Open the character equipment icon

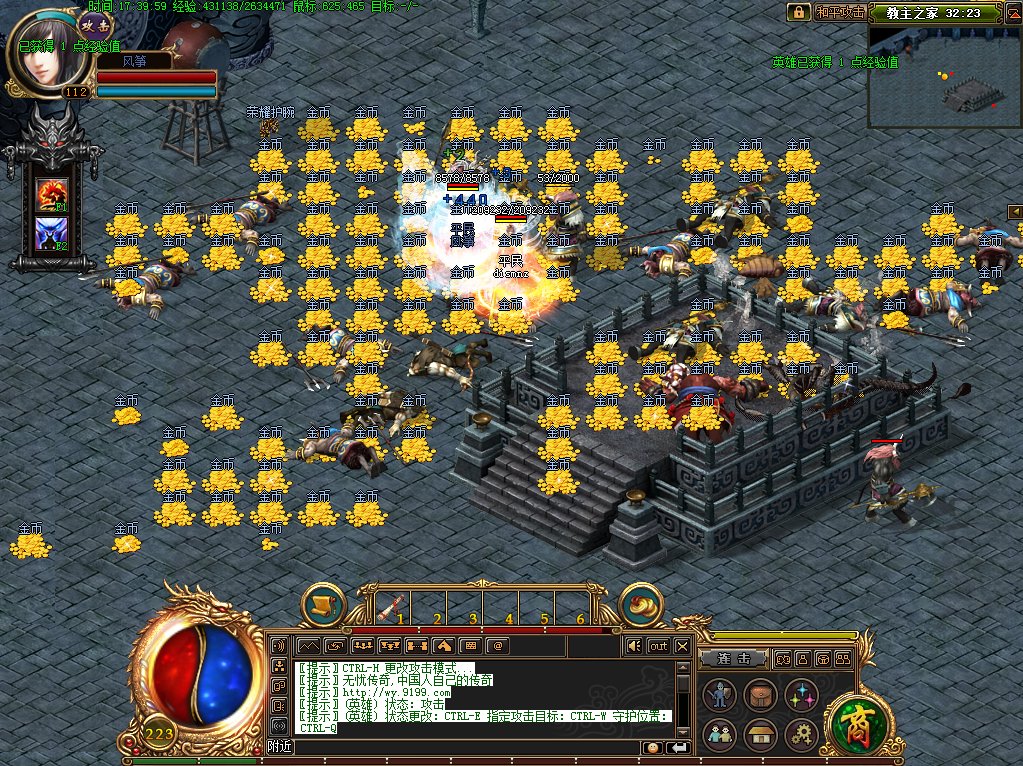tap(718, 694)
